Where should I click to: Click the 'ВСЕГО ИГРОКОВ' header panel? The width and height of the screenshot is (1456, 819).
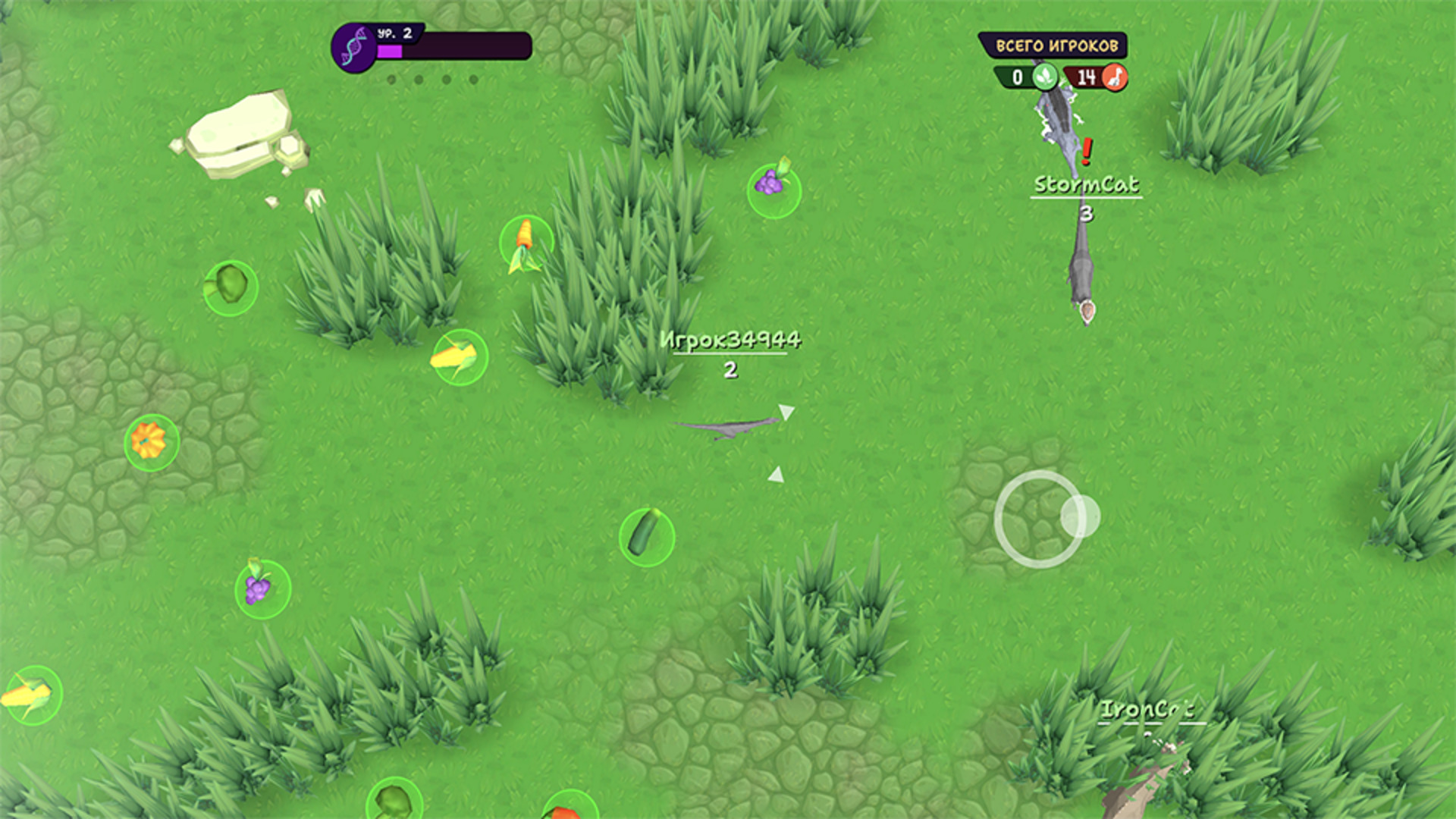coord(1056,46)
